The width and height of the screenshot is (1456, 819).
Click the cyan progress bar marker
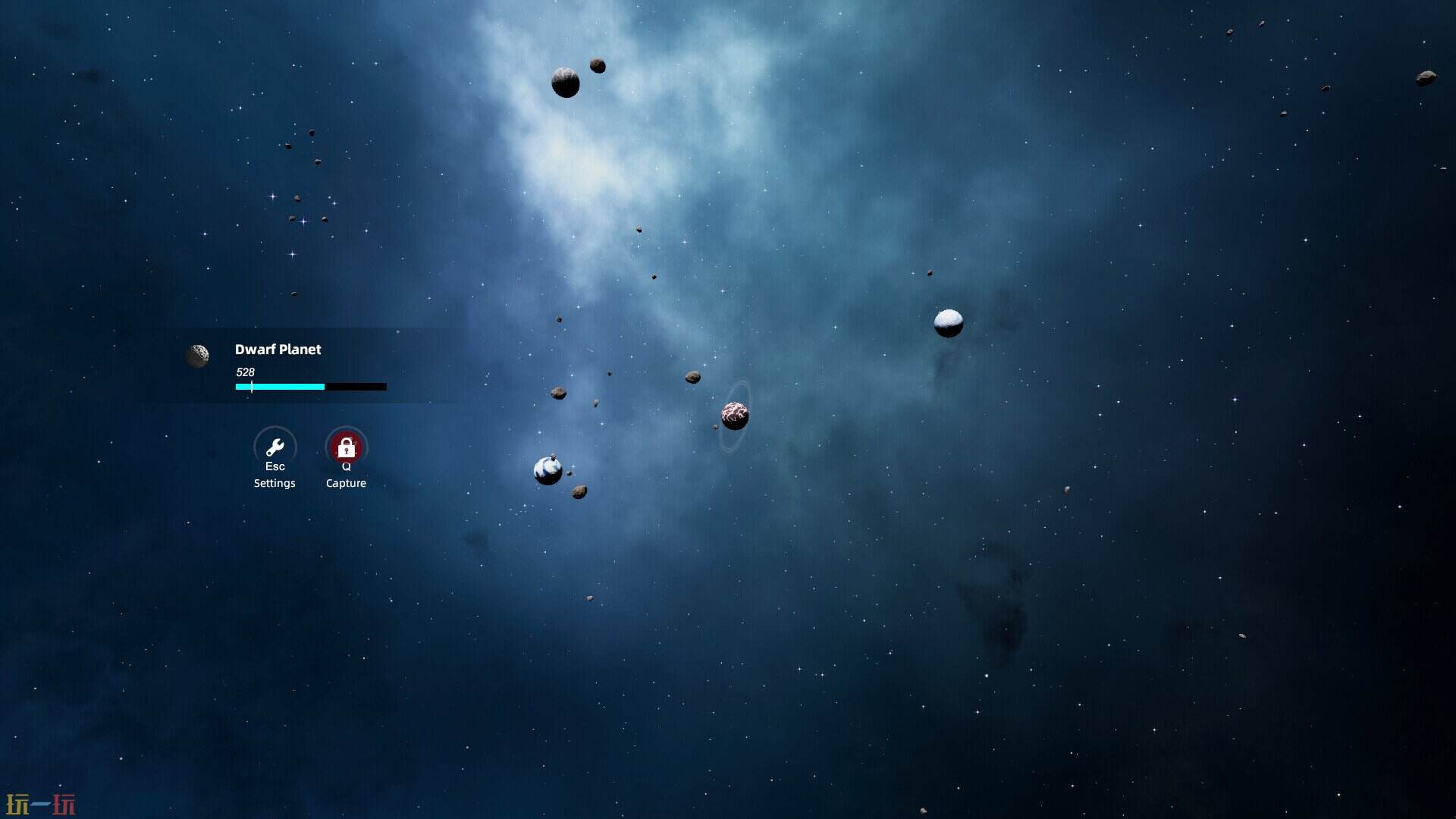tap(251, 387)
